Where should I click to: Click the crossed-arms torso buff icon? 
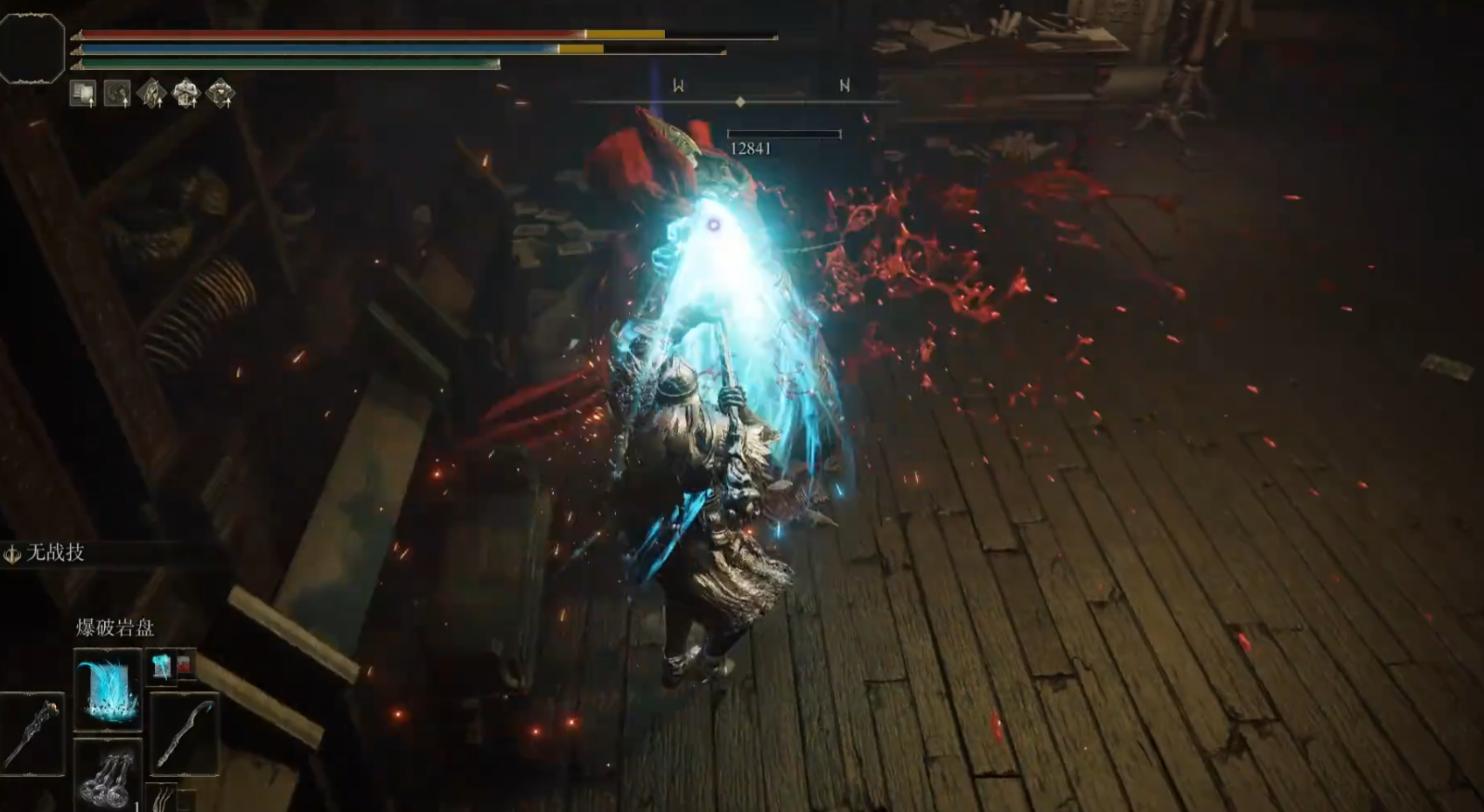pyautogui.click(x=185, y=93)
